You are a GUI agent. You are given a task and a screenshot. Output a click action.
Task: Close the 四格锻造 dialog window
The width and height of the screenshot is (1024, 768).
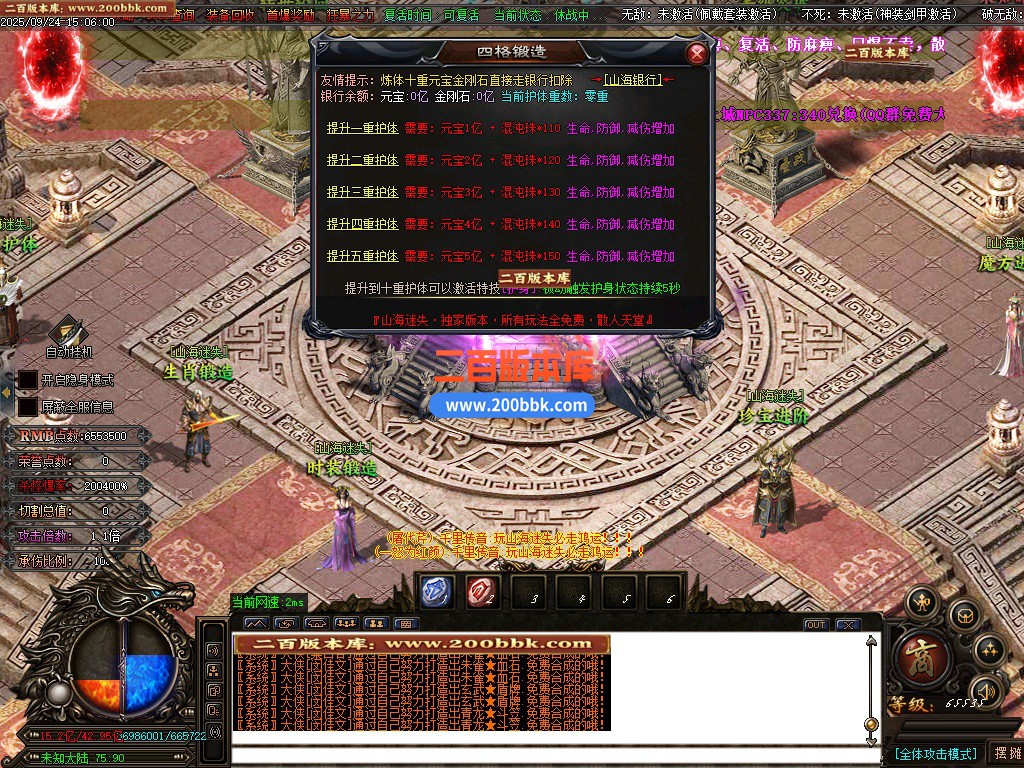[x=696, y=54]
